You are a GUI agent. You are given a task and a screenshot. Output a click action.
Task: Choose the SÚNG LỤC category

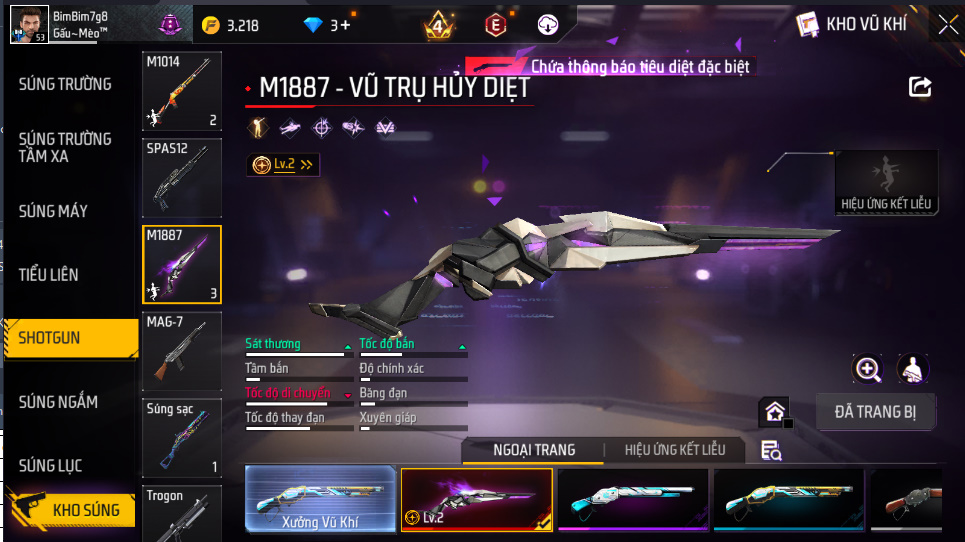pyautogui.click(x=50, y=466)
